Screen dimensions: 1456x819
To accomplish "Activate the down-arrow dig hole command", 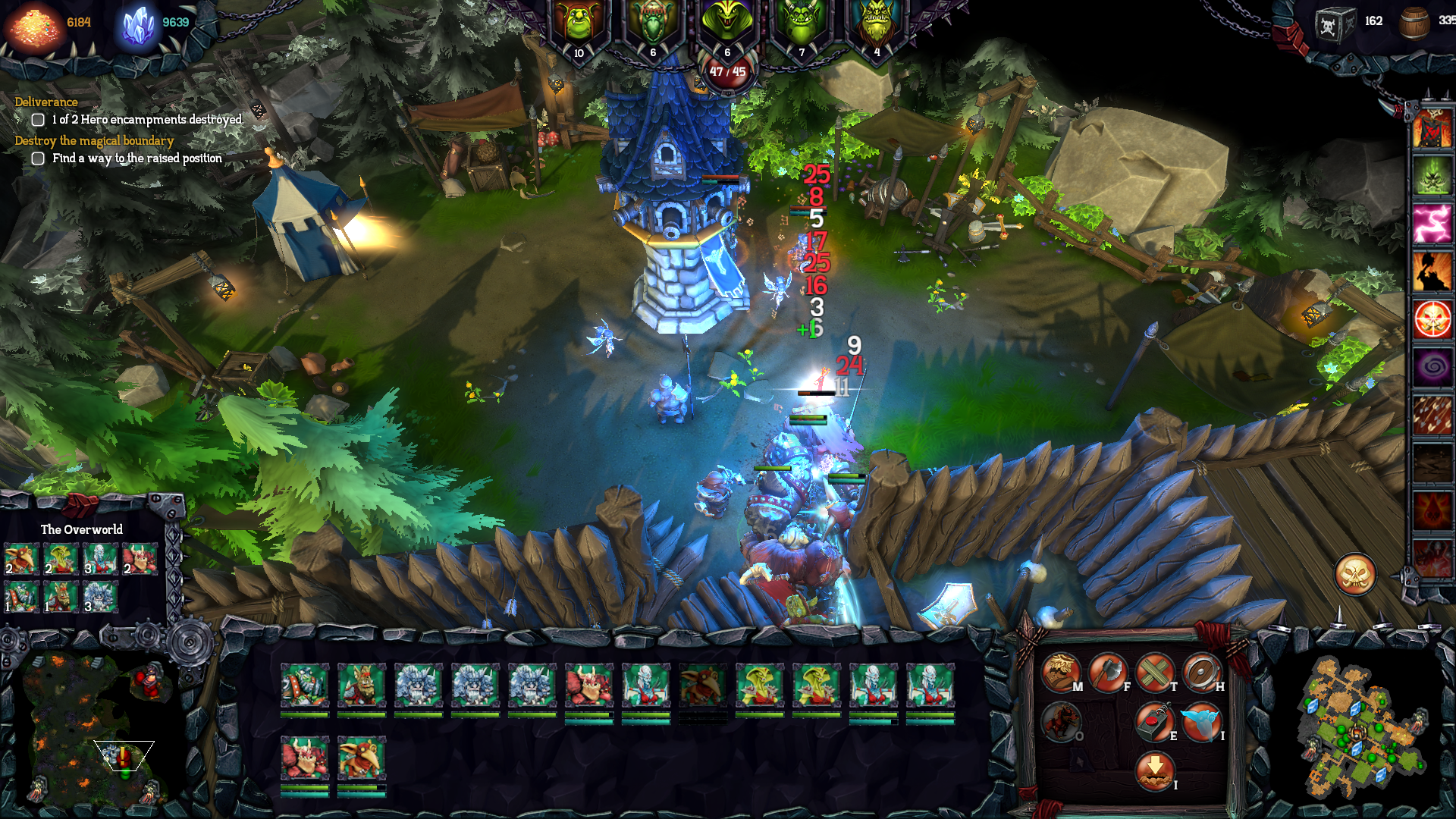I will pyautogui.click(x=1154, y=770).
